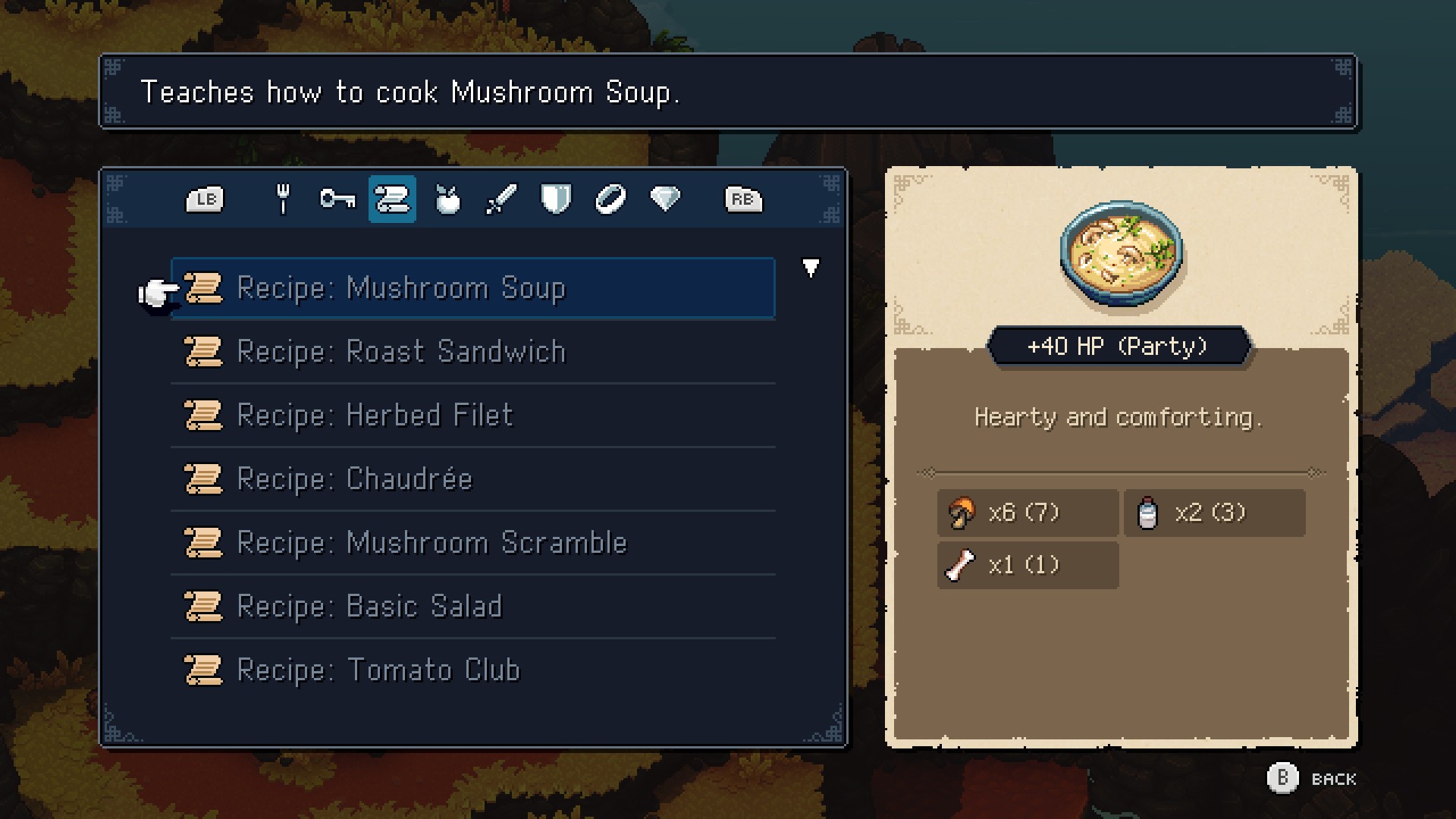1456x819 pixels.
Task: Show the shield armor tab
Action: 556,199
